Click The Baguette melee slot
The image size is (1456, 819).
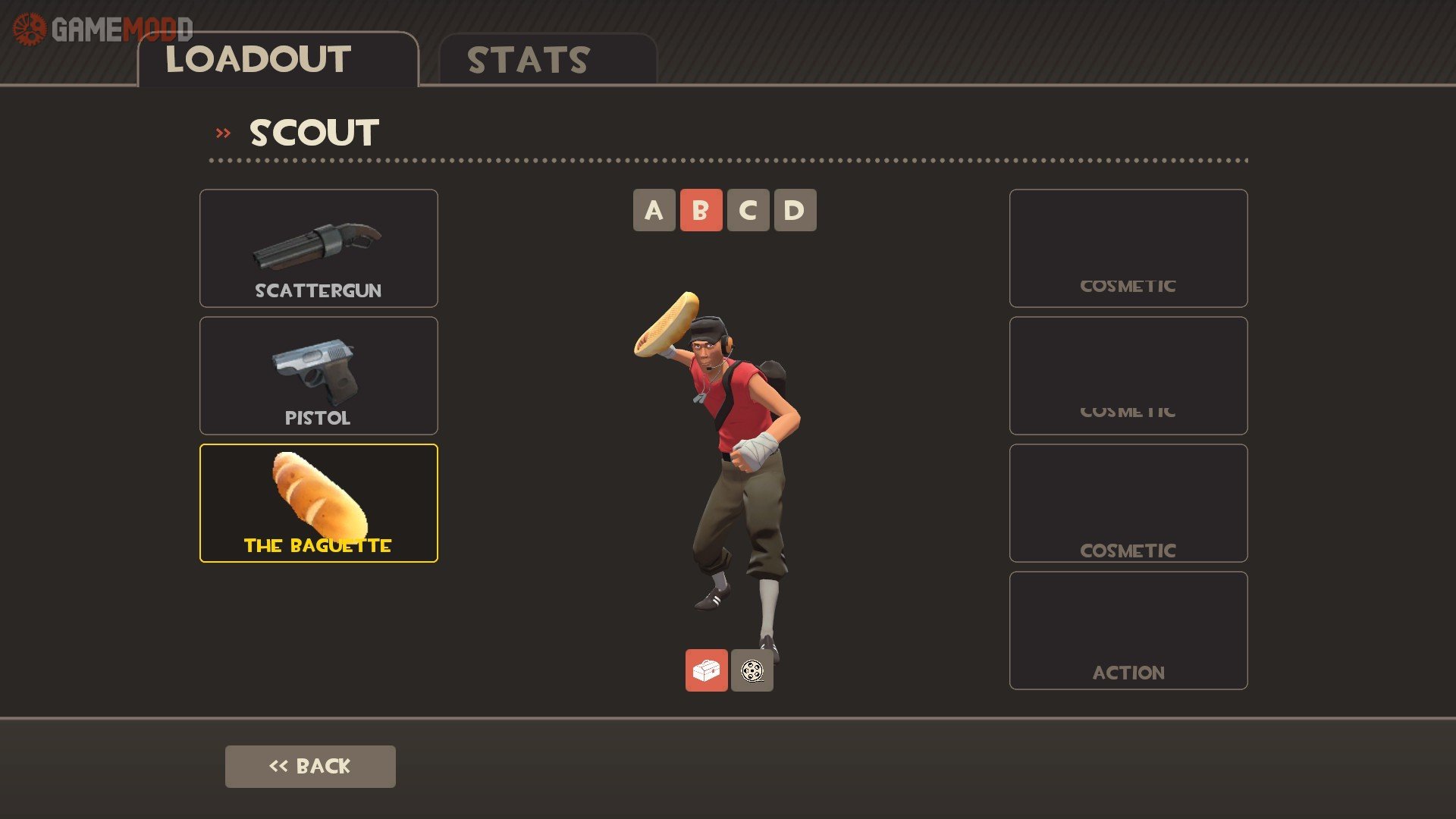point(318,503)
